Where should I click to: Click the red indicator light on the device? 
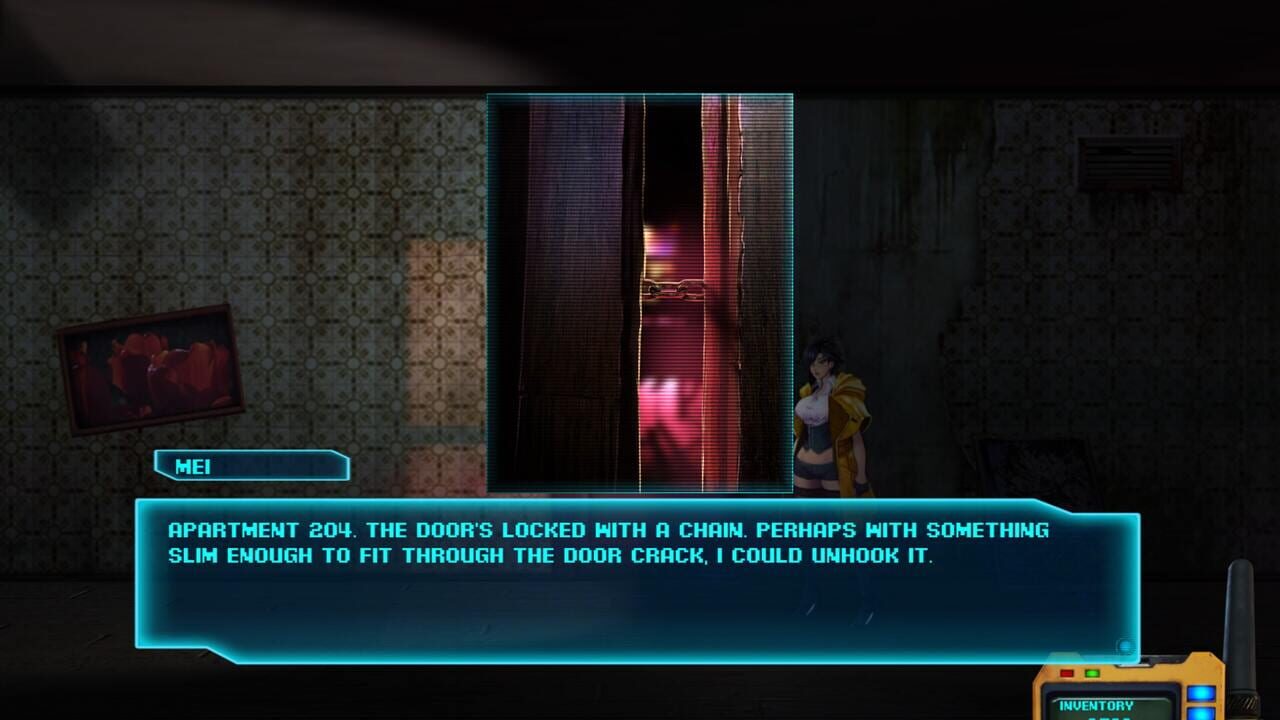(1067, 673)
